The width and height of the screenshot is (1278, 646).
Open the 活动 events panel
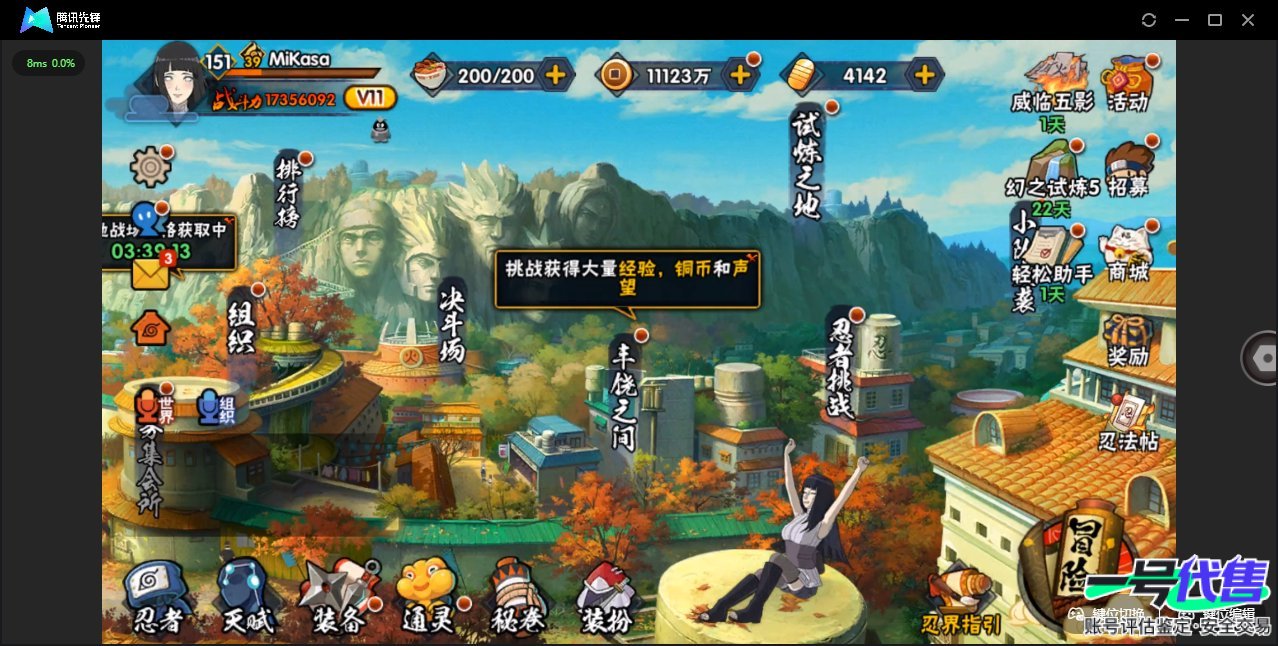click(x=1128, y=84)
